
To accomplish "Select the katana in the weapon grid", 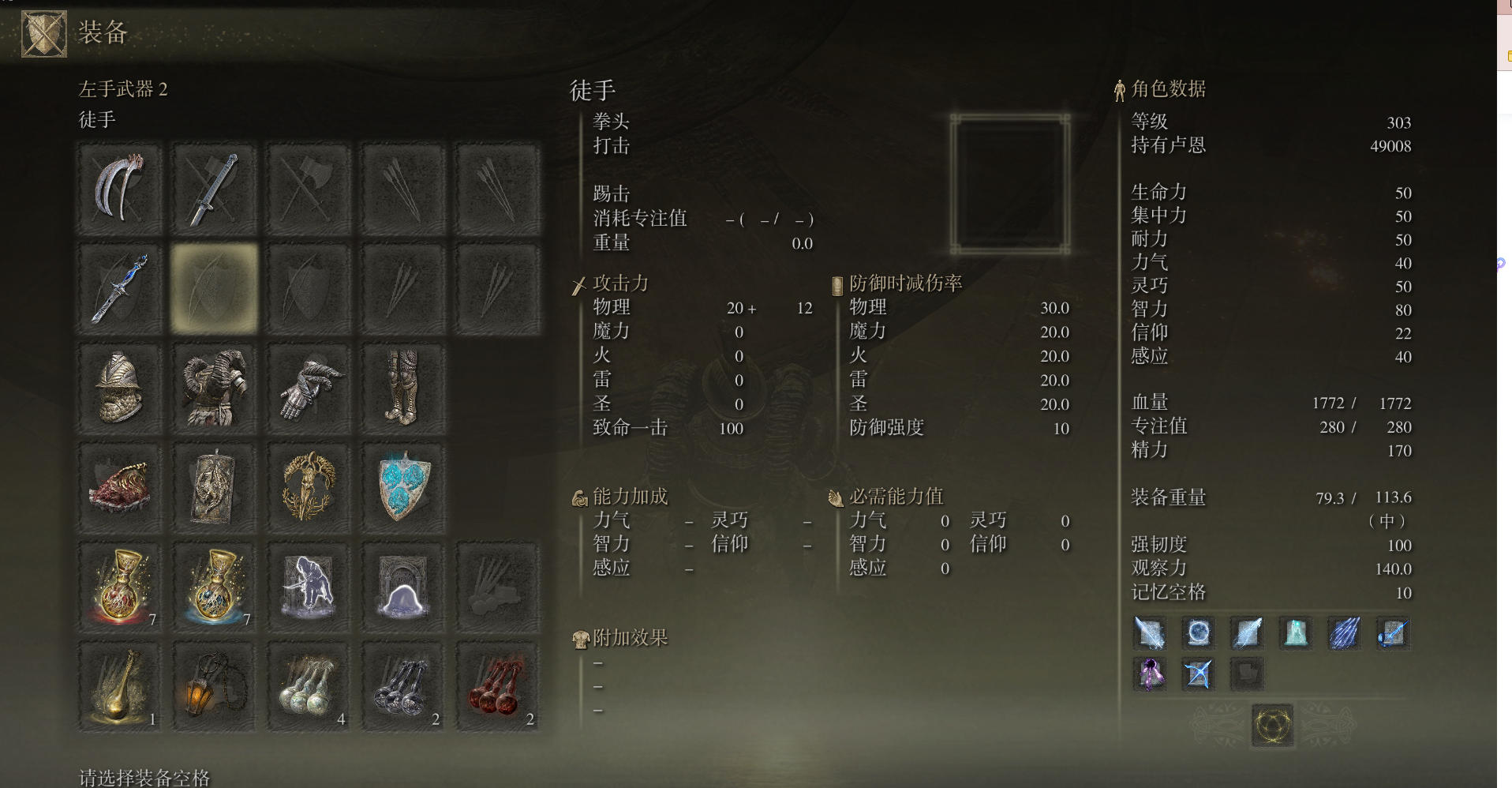I will coord(214,189).
